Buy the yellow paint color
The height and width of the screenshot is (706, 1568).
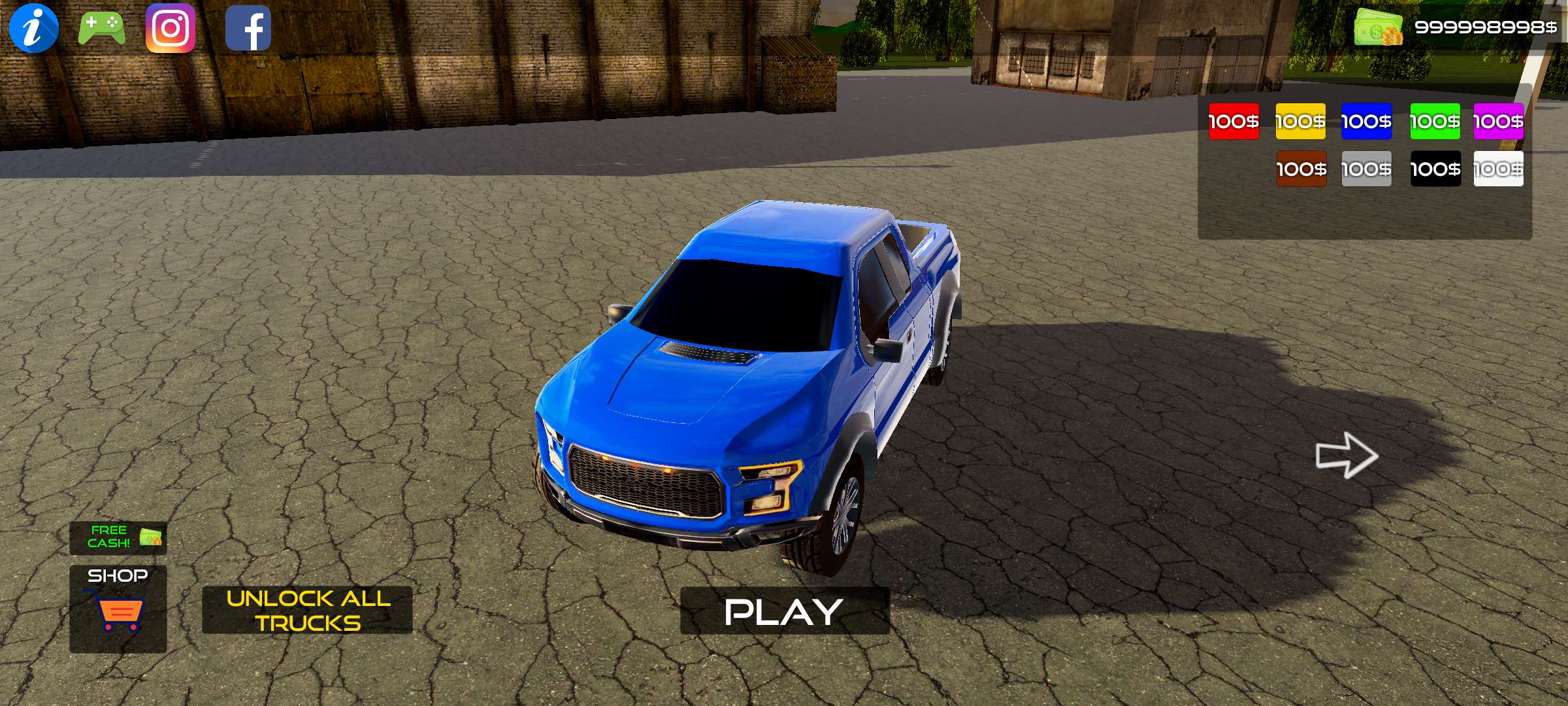(x=1300, y=122)
